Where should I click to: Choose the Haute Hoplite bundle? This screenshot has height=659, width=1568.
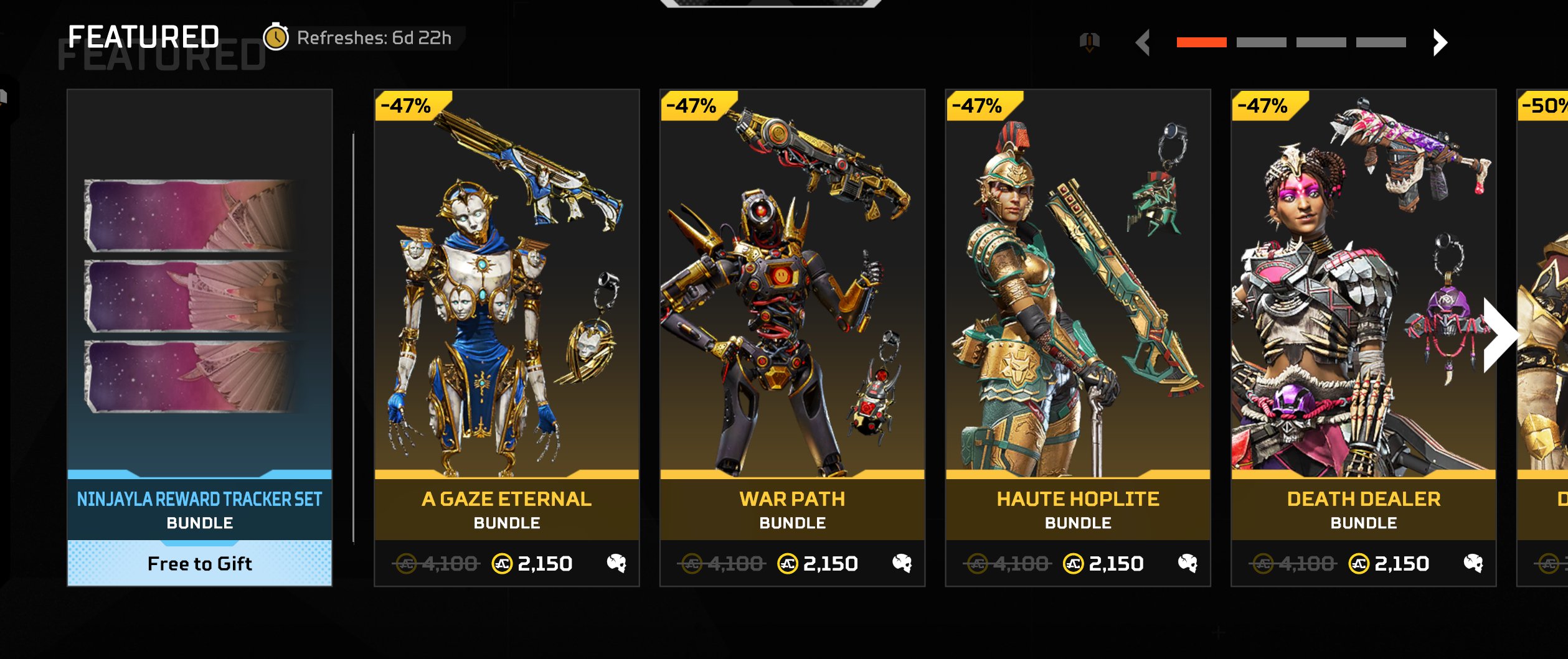1077,299
